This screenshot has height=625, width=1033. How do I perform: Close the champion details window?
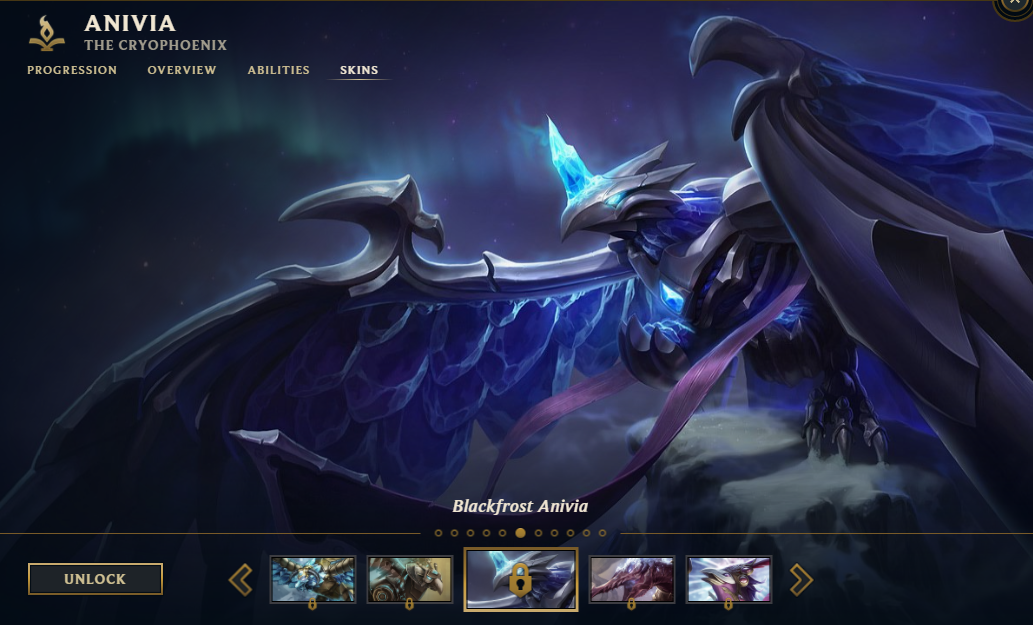point(1018,6)
